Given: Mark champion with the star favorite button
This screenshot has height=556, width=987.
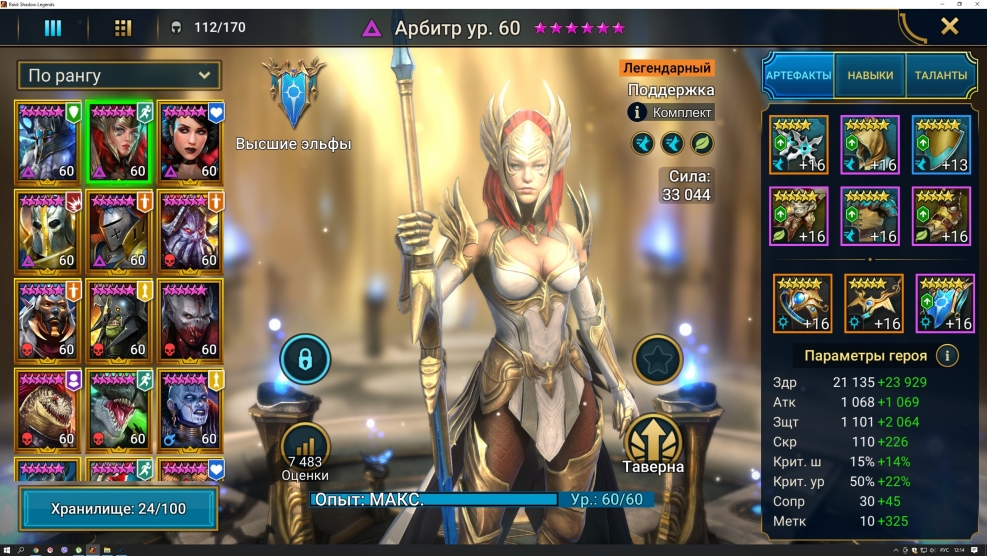Looking at the screenshot, I should (x=657, y=359).
